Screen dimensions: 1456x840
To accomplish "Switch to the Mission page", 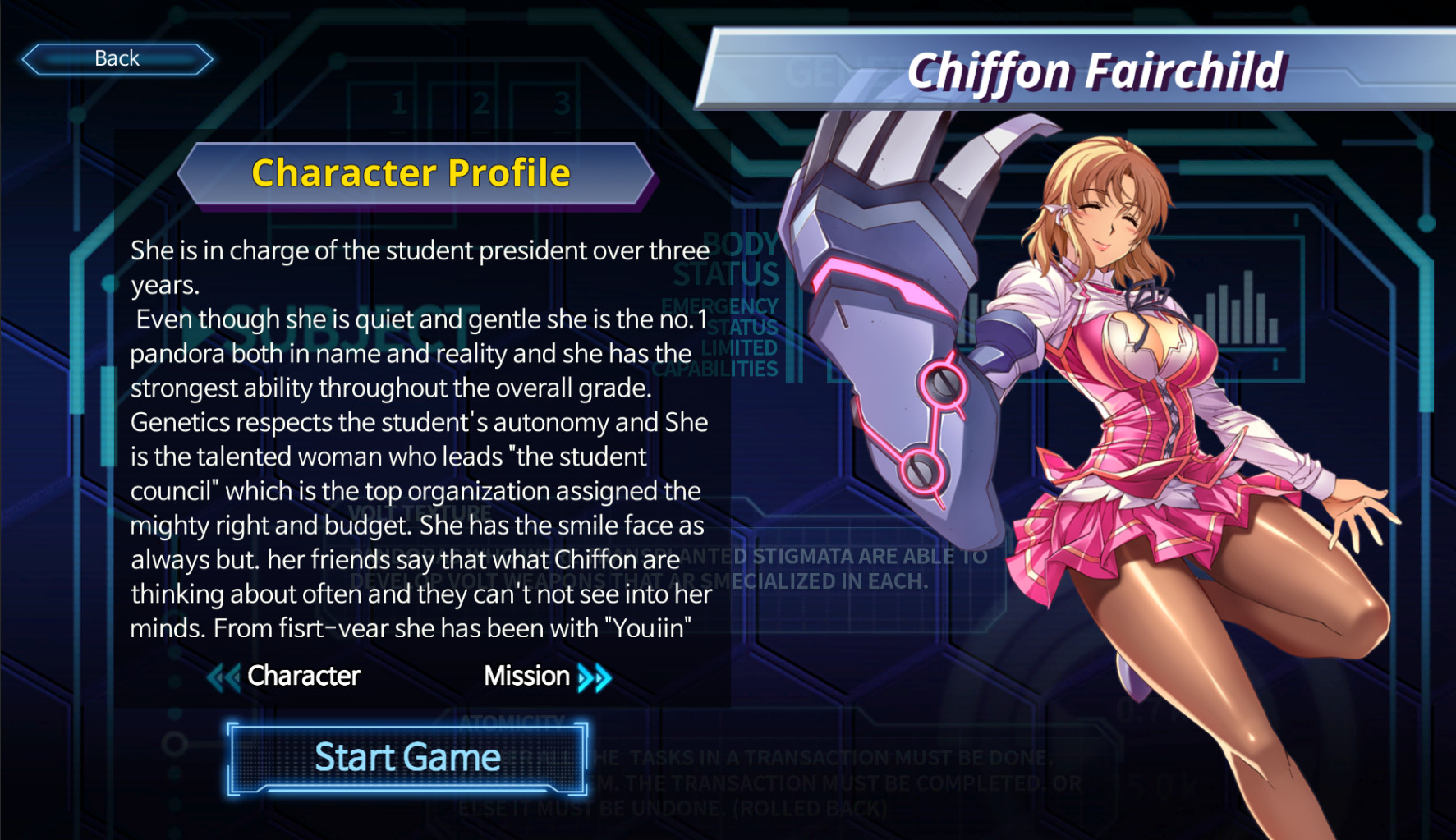I will tap(526, 677).
